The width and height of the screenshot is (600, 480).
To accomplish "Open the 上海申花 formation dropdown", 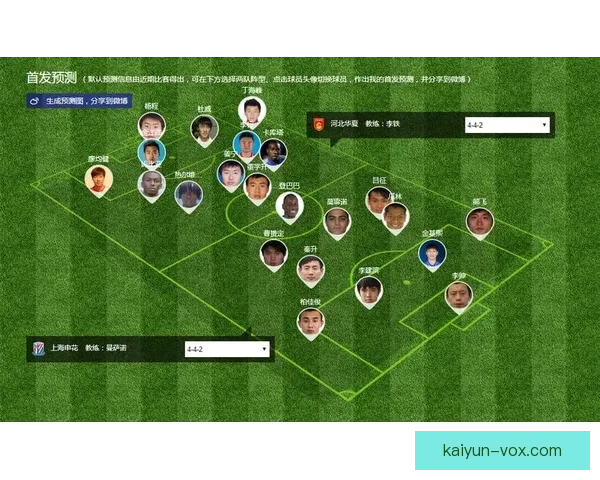I will 227,349.
